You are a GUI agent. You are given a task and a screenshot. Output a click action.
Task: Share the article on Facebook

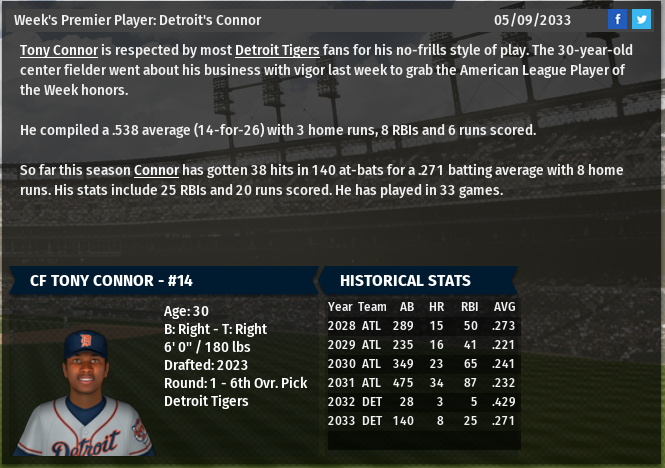618,19
